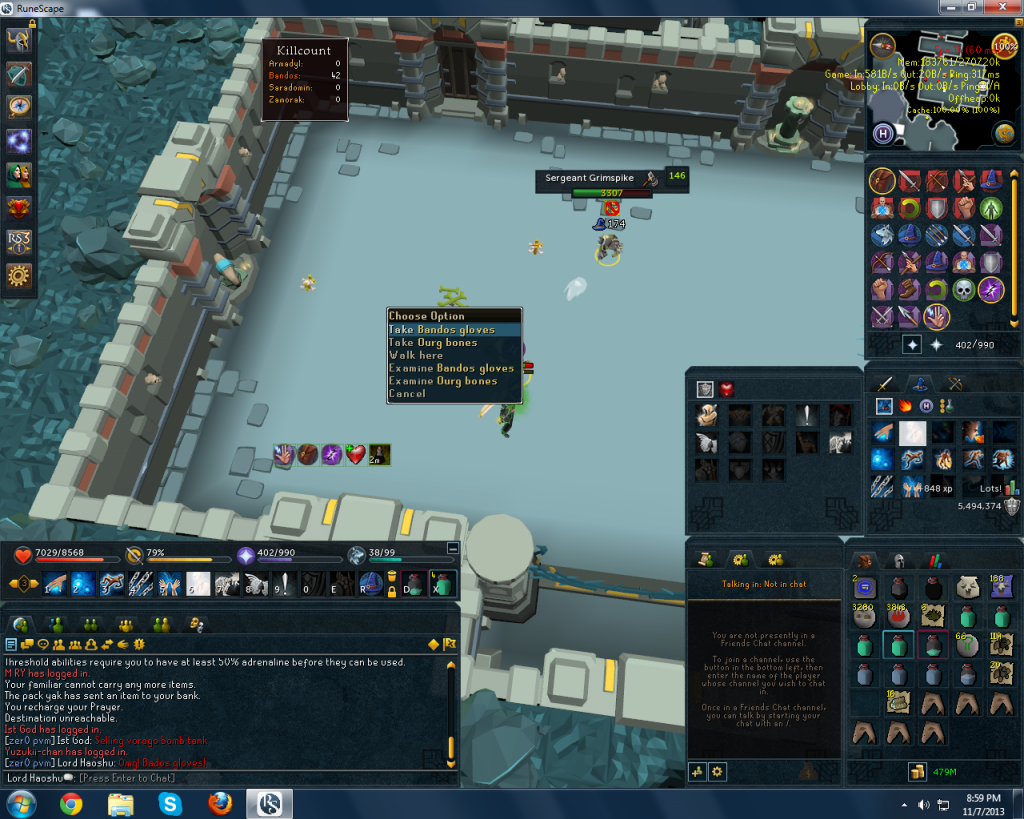
Task: Choose Take Ourg bones option
Action: point(435,343)
